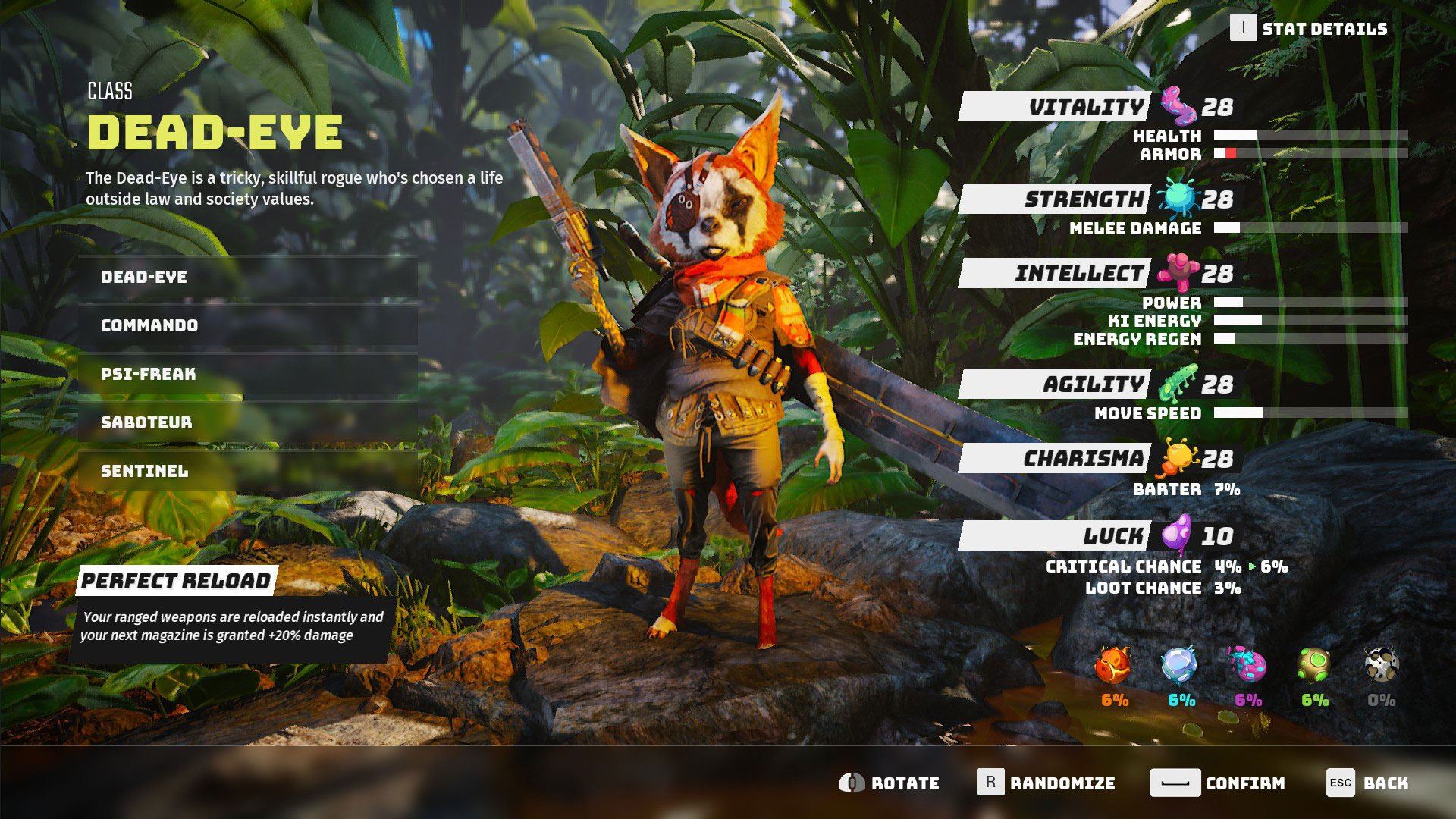This screenshot has height=819, width=1456.
Task: Choose the Commando class
Action: click(247, 325)
